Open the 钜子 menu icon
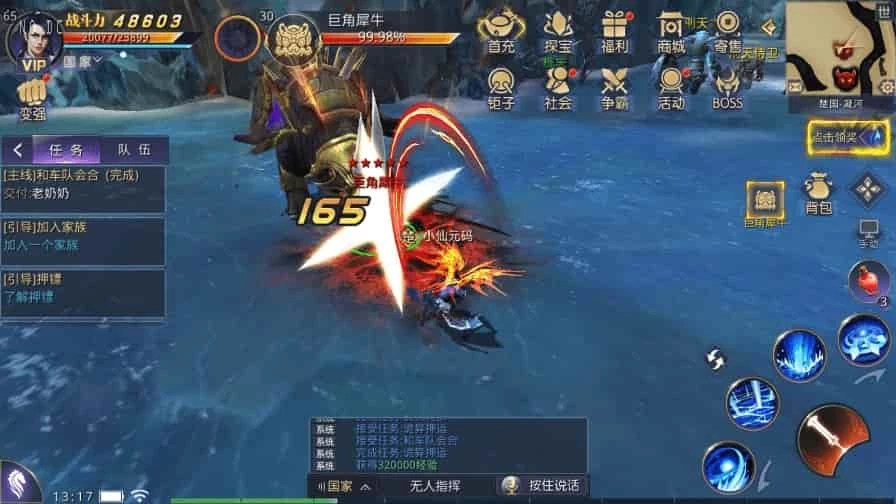Image resolution: width=896 pixels, height=504 pixels. pyautogui.click(x=501, y=86)
